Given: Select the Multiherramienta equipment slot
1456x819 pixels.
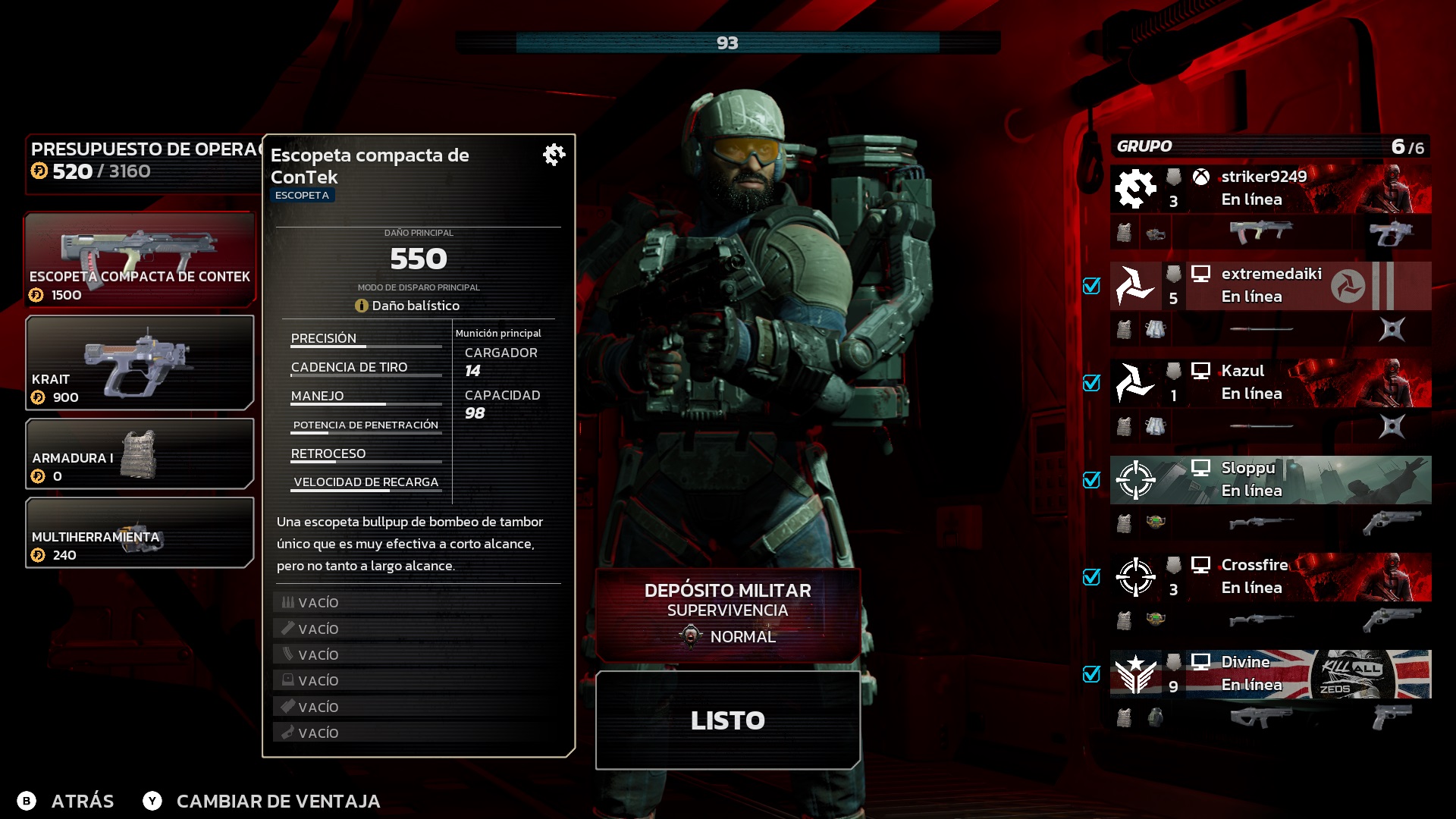Looking at the screenshot, I should tap(140, 532).
